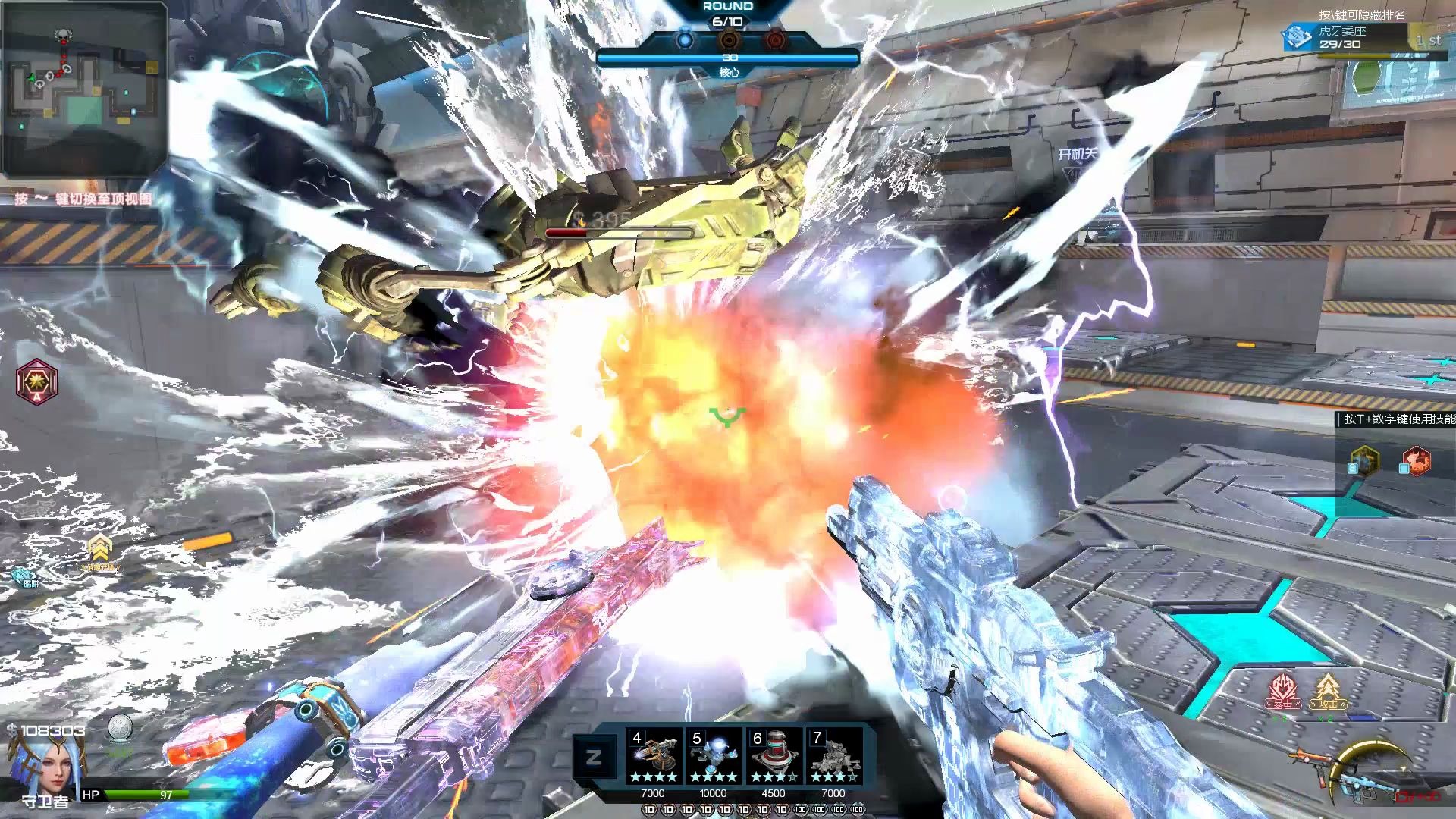Select the orange pistol weapon icon

[x=1308, y=758]
